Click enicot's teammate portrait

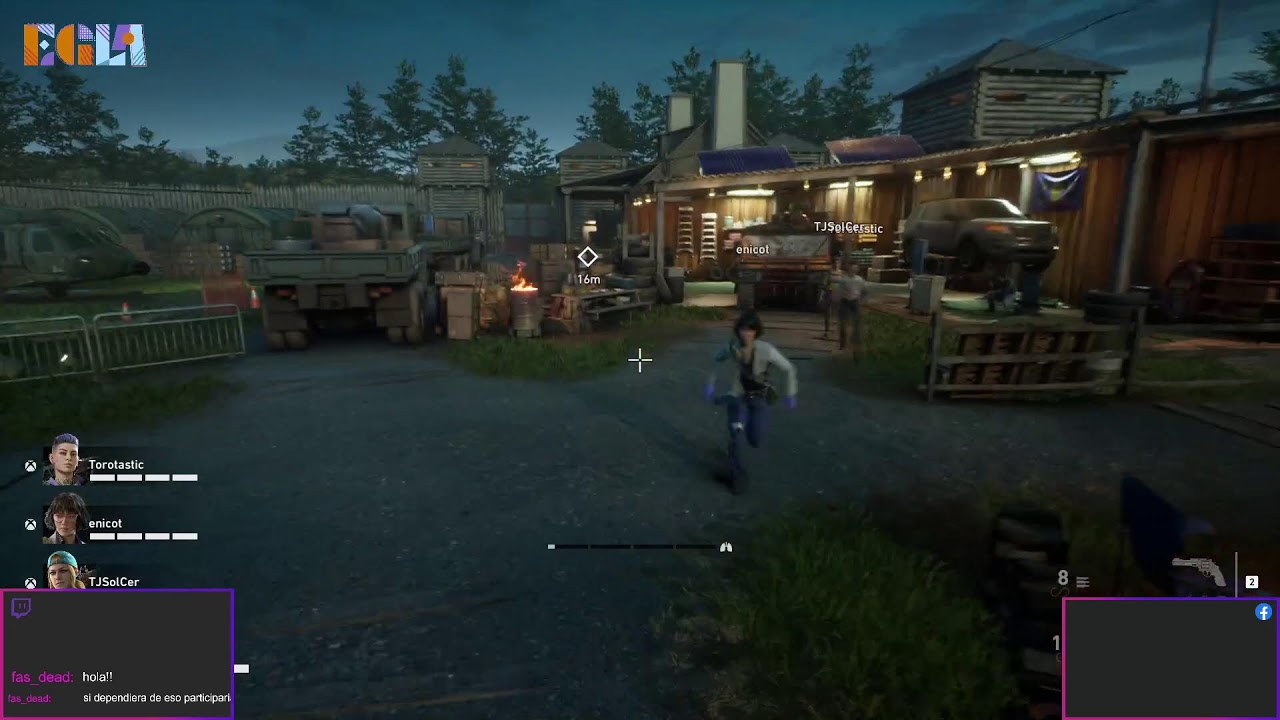[65, 518]
